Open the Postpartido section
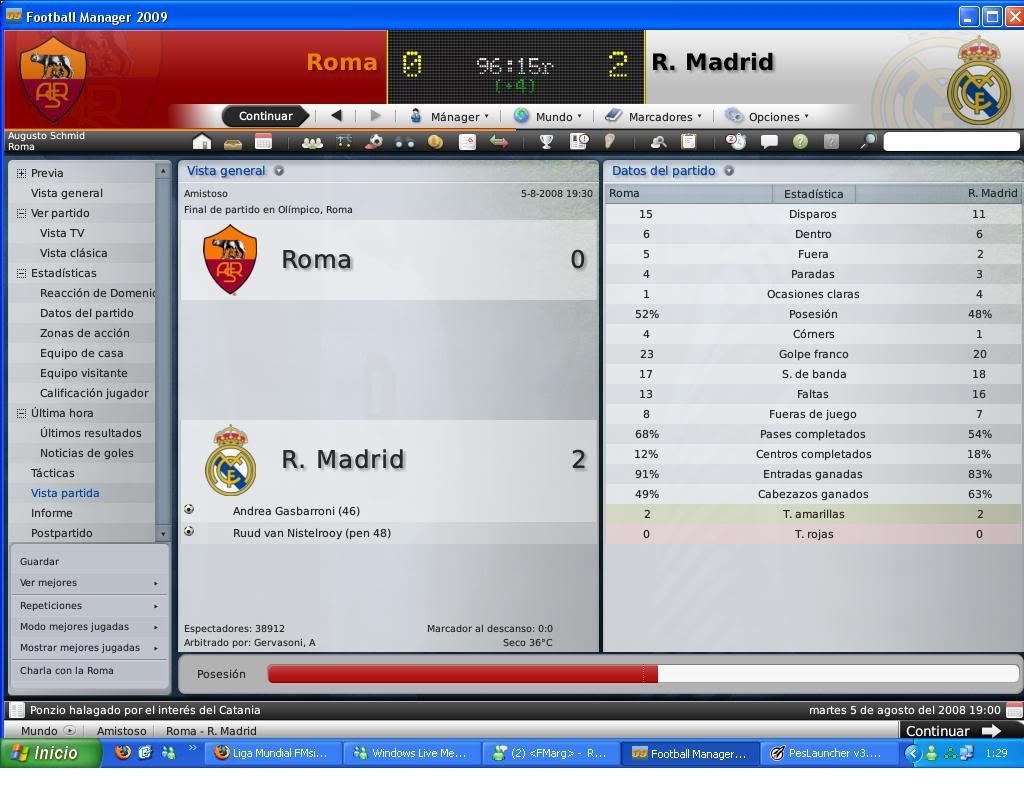The width and height of the screenshot is (1024, 791). pos(61,533)
